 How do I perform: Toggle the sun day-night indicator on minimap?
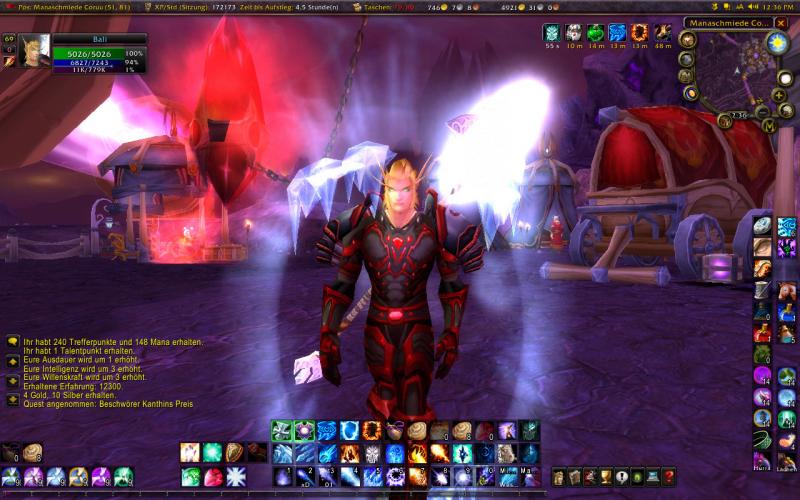tap(777, 43)
